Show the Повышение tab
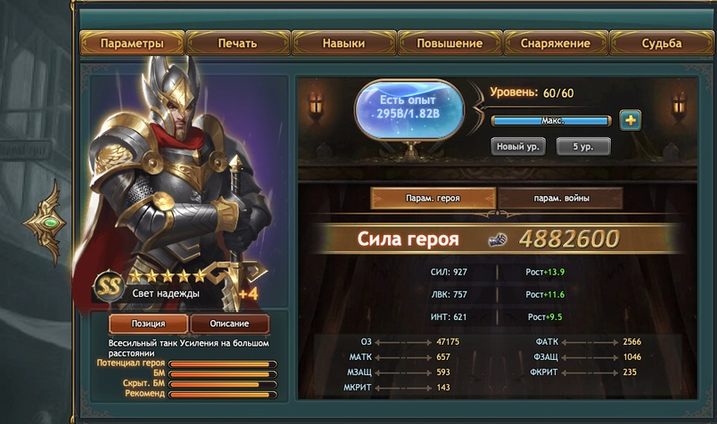Screen dimensions: 717x424 451,43
